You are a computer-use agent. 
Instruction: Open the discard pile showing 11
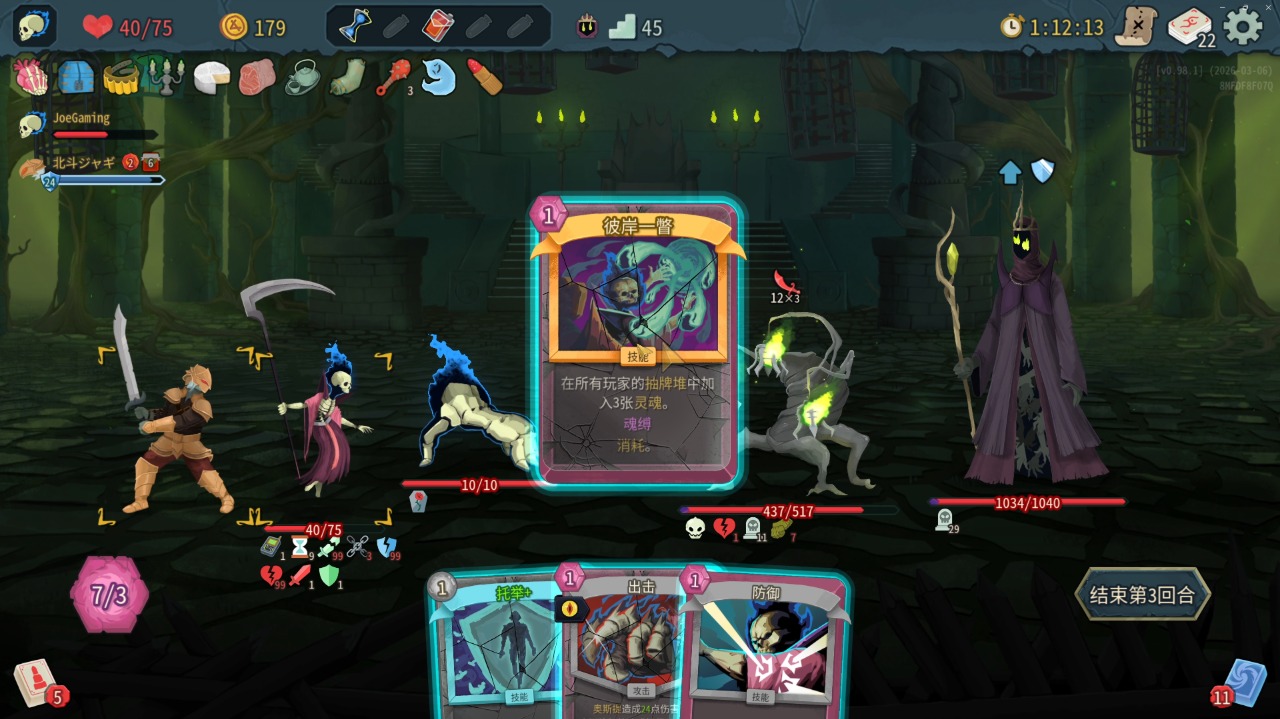pyautogui.click(x=1243, y=683)
